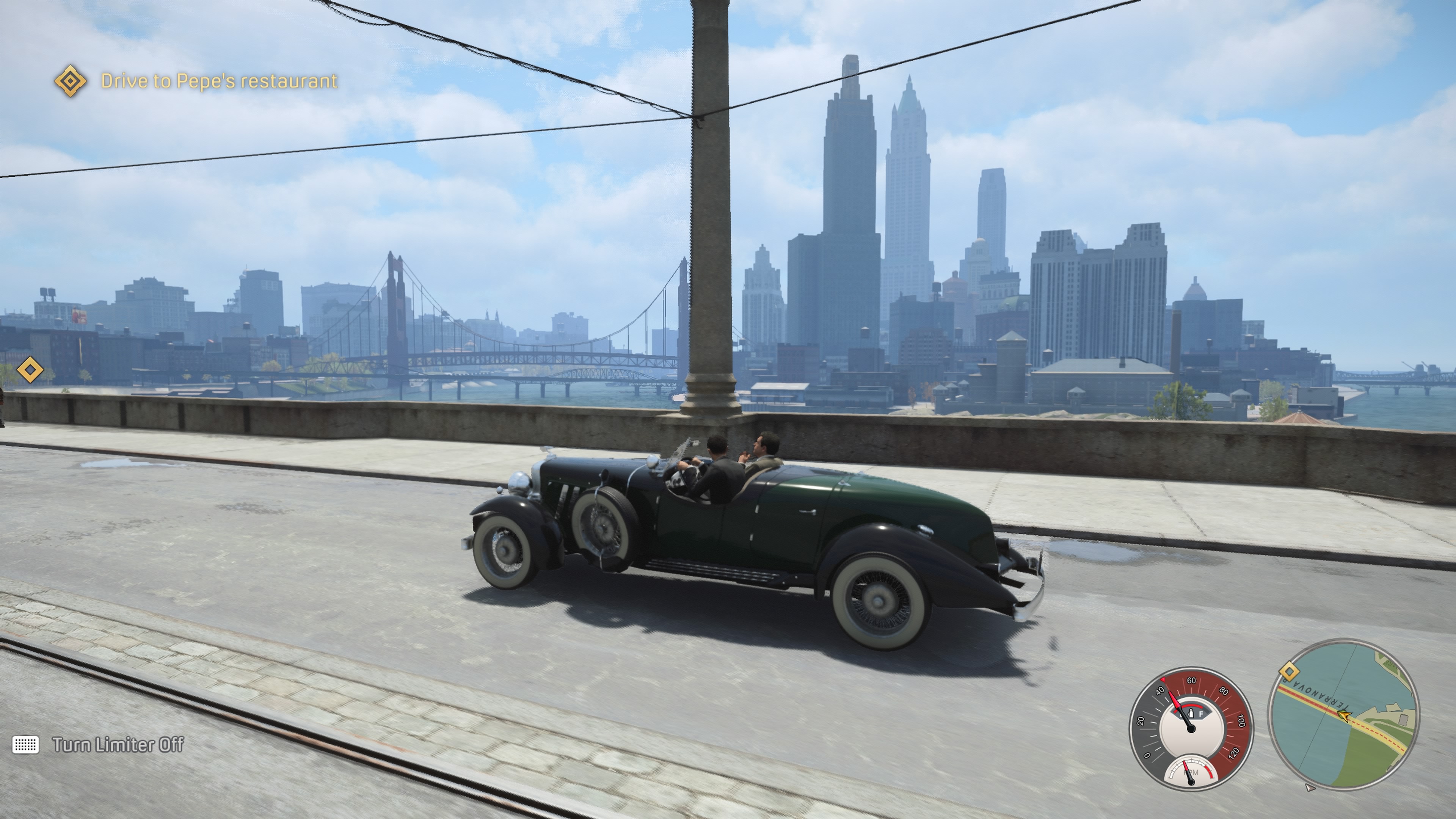Open the circular minimap
1456x819 pixels.
click(1342, 714)
